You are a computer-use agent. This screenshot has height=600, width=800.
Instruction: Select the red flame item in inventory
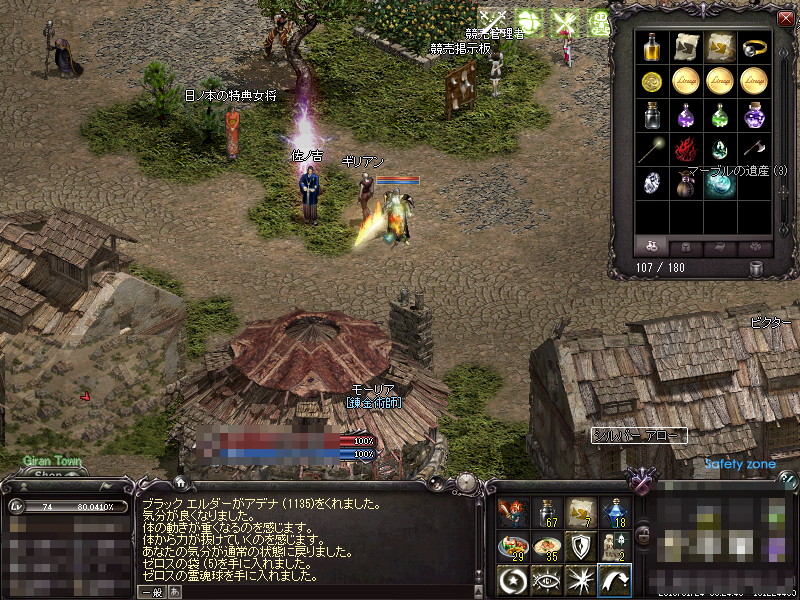(686, 150)
